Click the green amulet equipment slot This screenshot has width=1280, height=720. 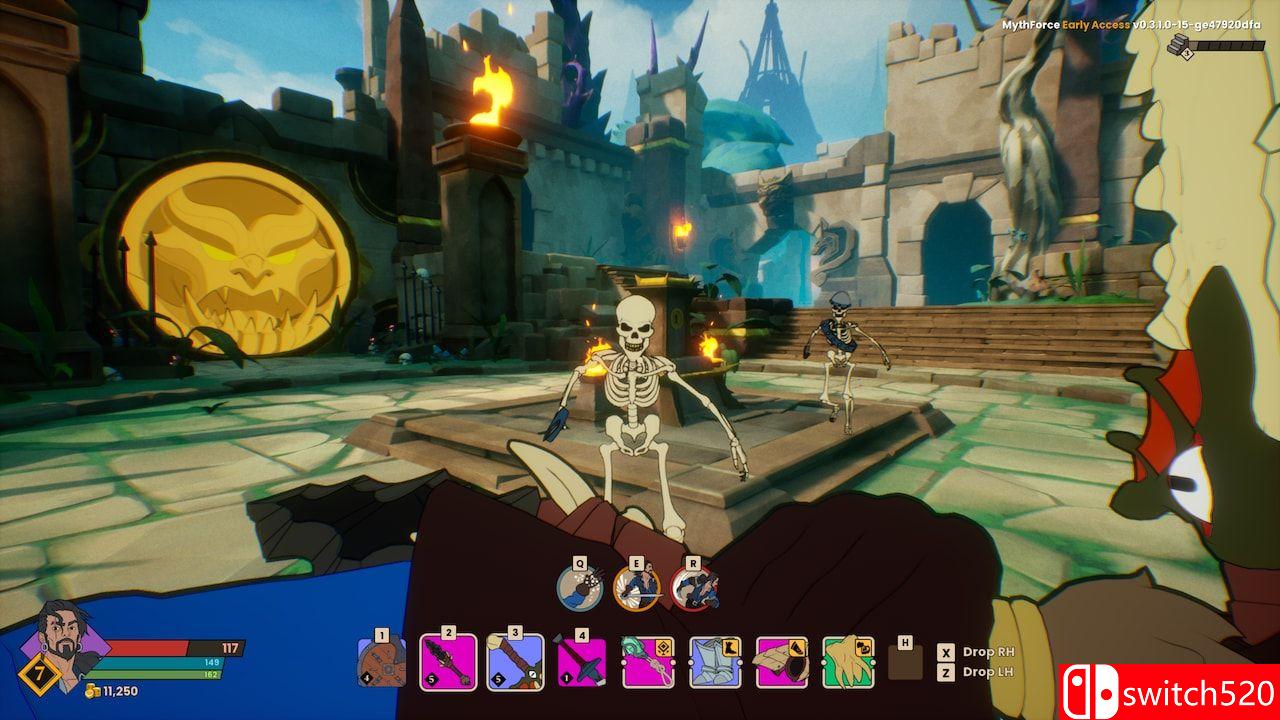tap(648, 662)
